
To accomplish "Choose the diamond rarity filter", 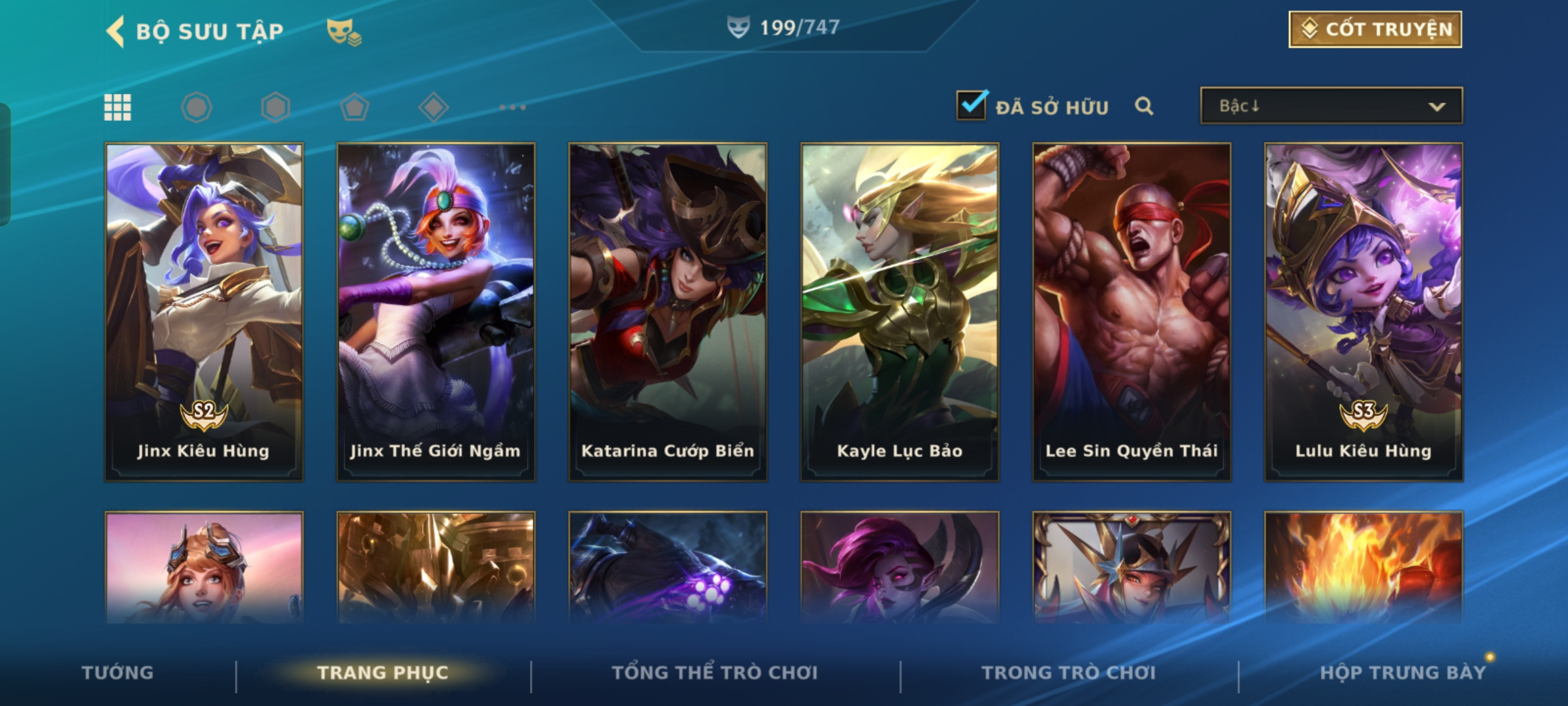I will 434,107.
